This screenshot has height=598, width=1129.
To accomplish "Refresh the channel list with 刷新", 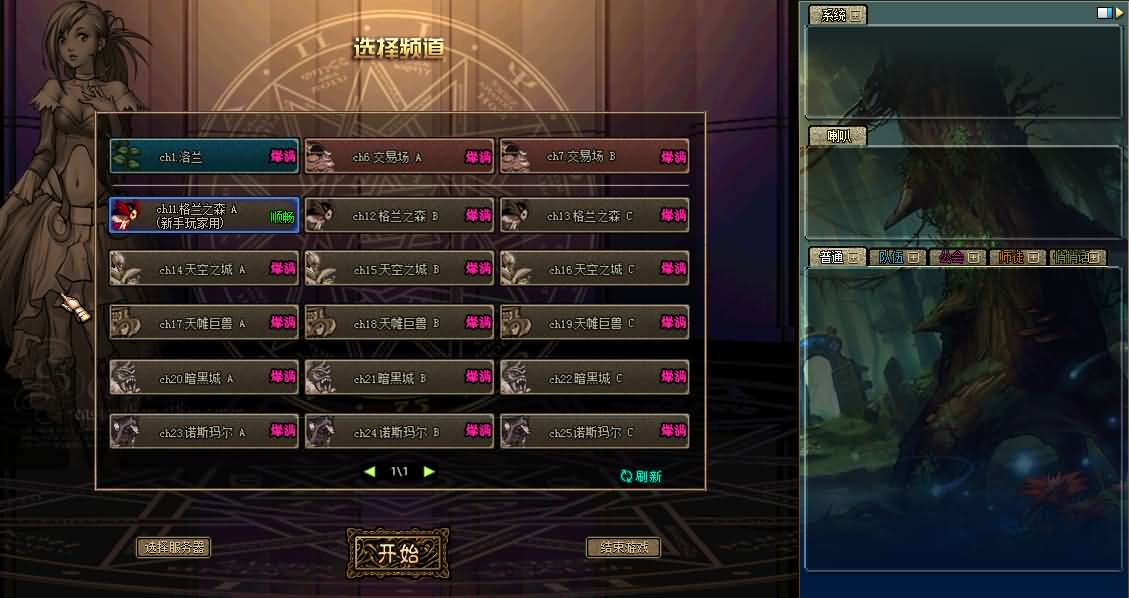I will (641, 476).
